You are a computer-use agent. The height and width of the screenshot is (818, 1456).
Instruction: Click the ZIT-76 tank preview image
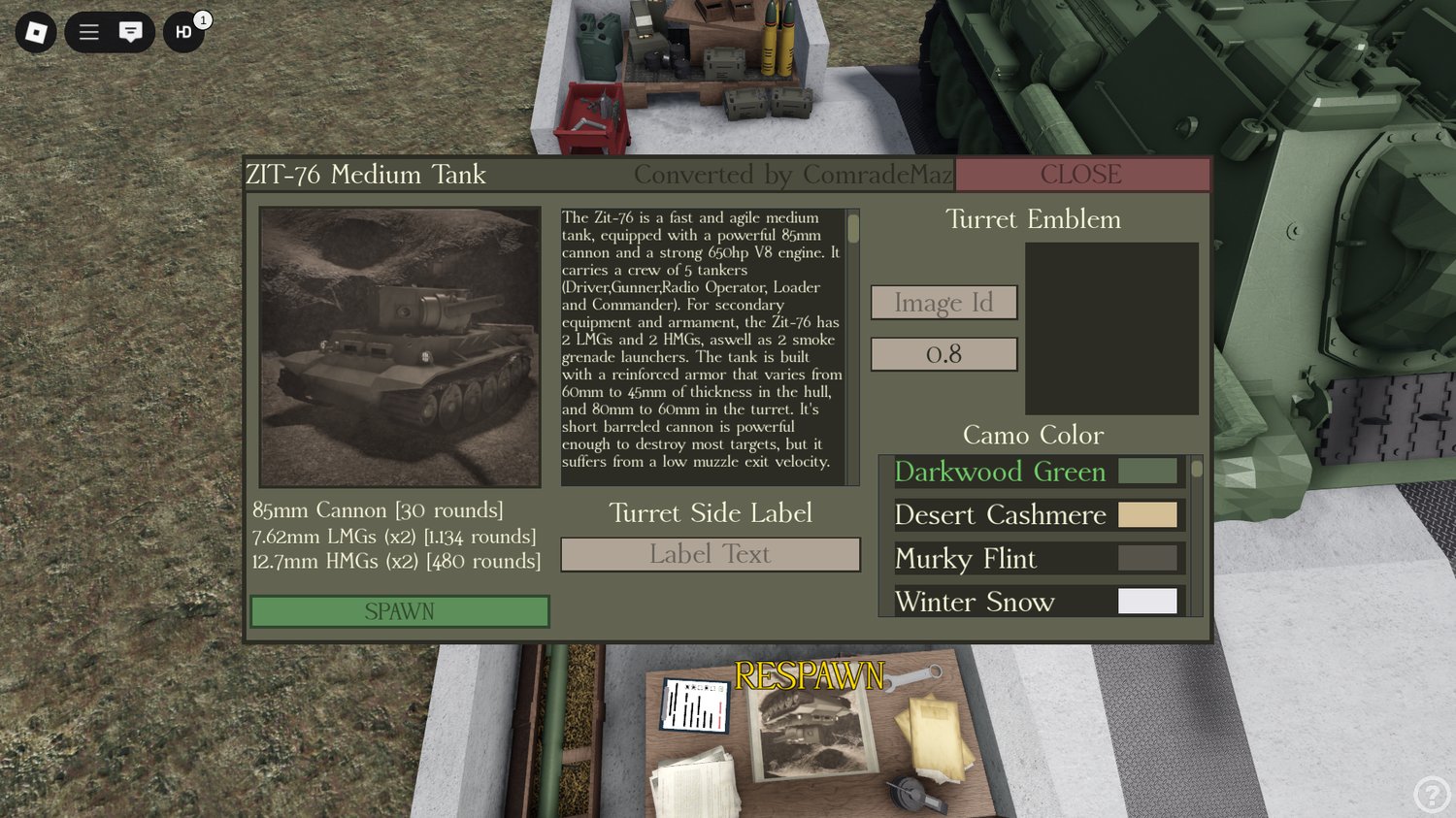click(399, 346)
